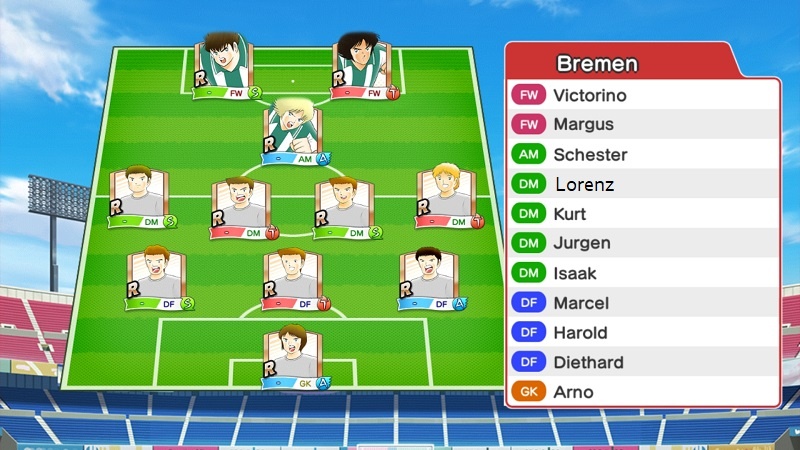Choose Margus from the team list

(x=640, y=125)
